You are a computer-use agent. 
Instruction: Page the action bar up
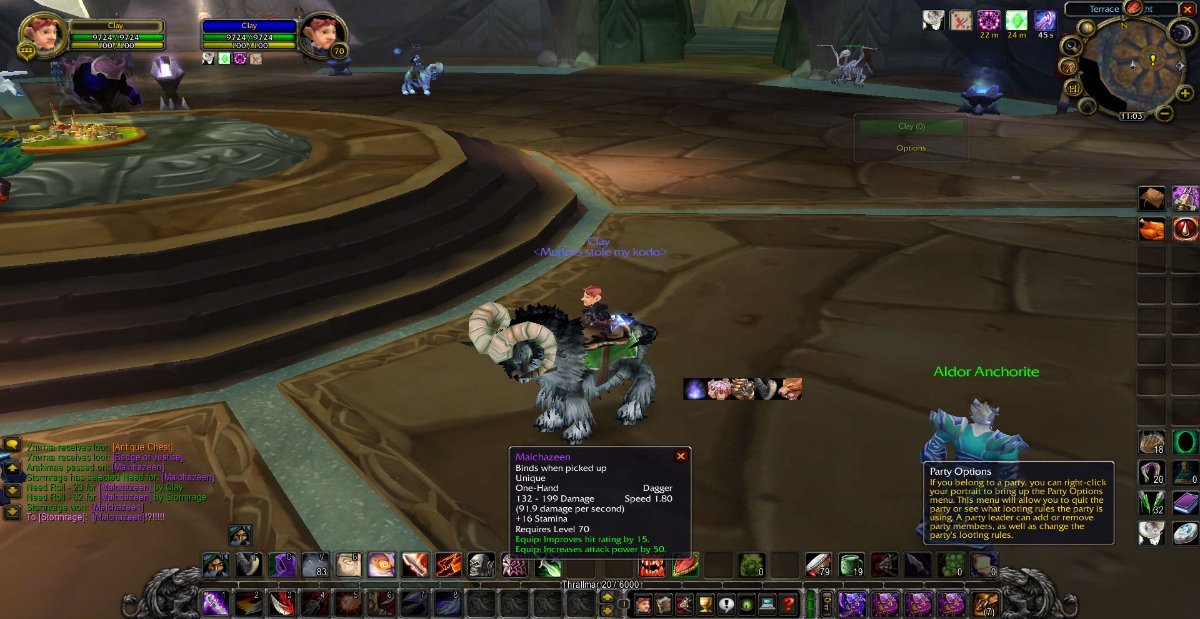[607, 597]
